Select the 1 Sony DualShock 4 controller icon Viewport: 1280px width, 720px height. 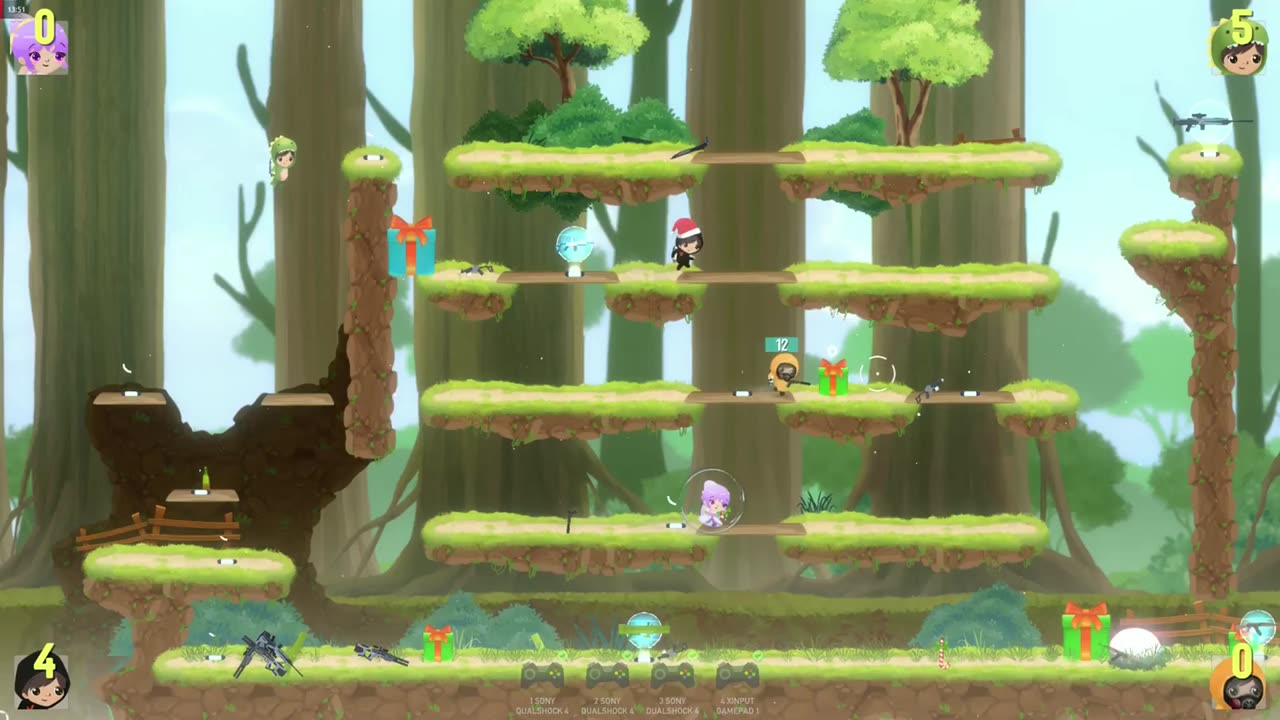pos(542,676)
